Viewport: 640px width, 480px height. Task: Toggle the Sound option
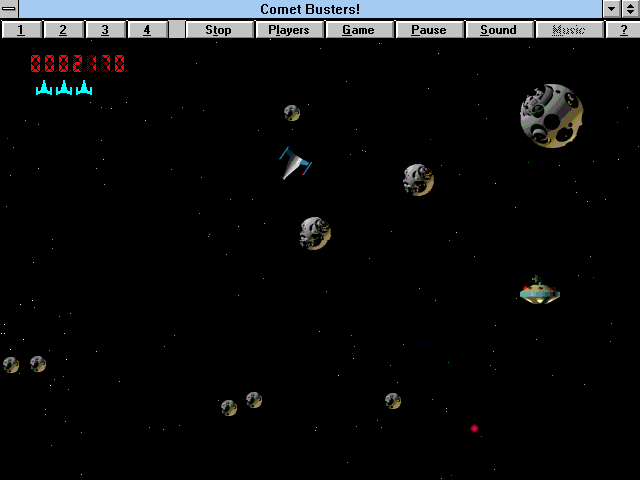(x=498, y=30)
